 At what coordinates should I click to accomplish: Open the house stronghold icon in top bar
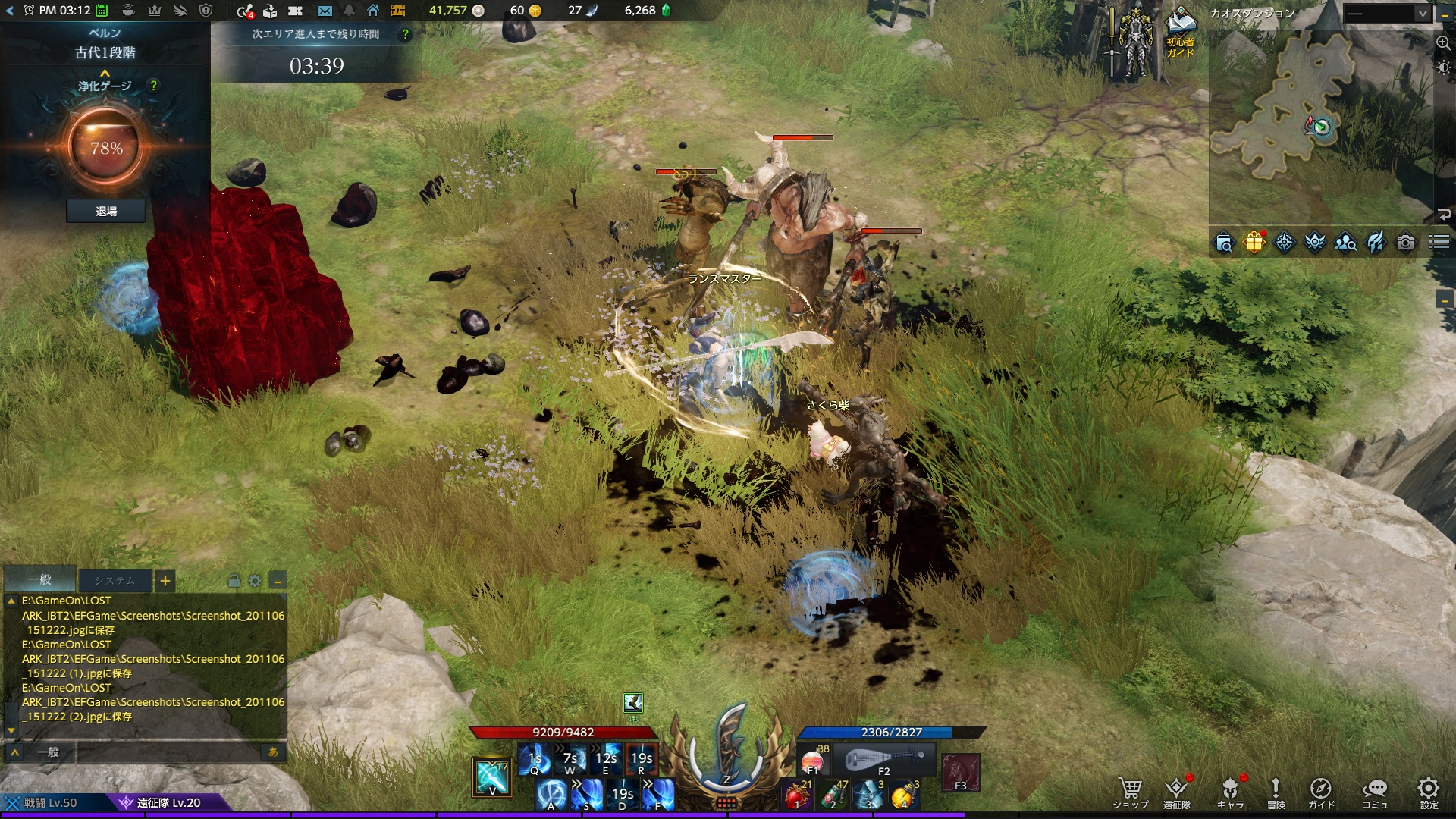pos(373,11)
